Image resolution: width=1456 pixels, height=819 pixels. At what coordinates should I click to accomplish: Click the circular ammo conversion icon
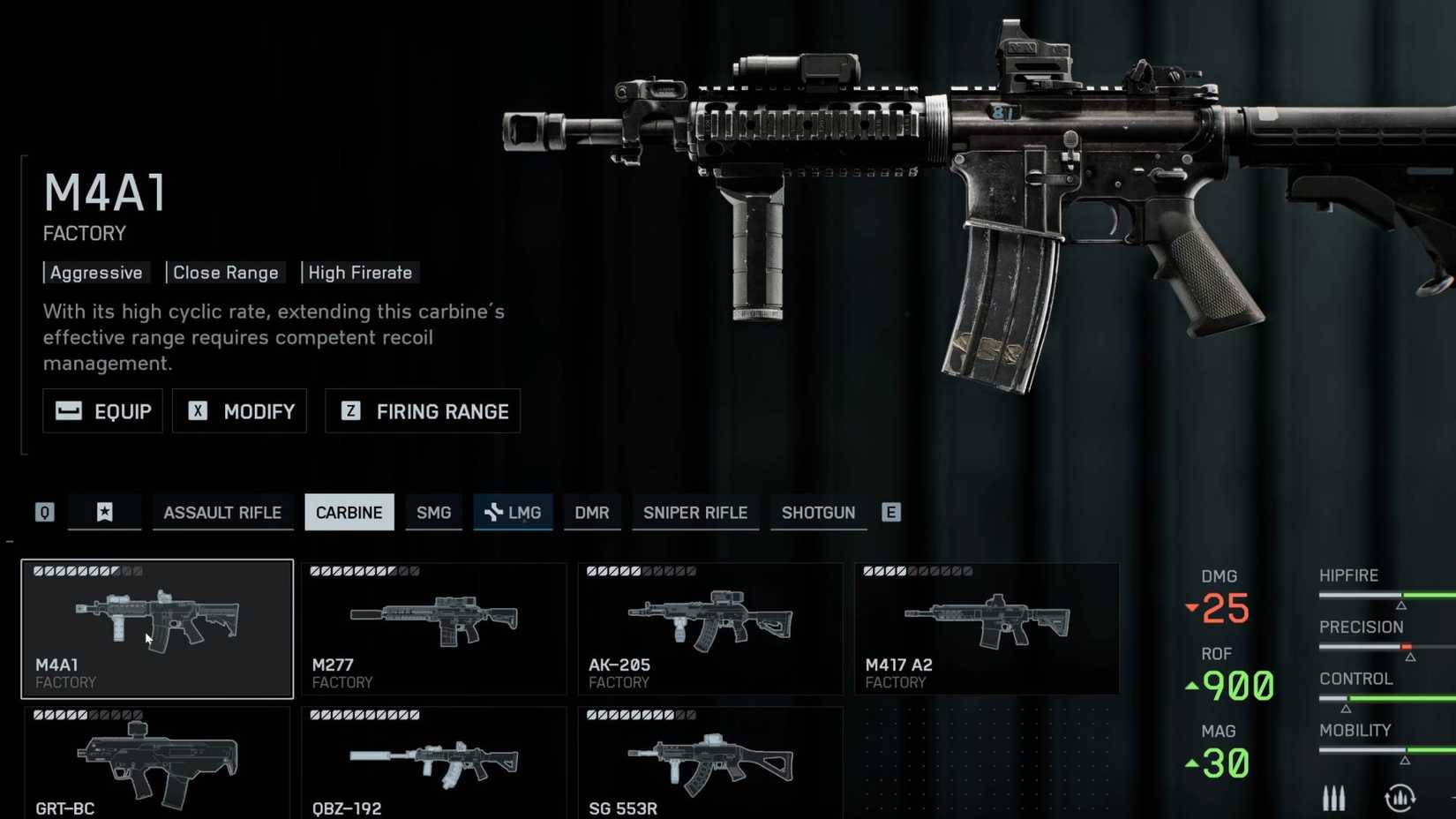pos(1401,797)
